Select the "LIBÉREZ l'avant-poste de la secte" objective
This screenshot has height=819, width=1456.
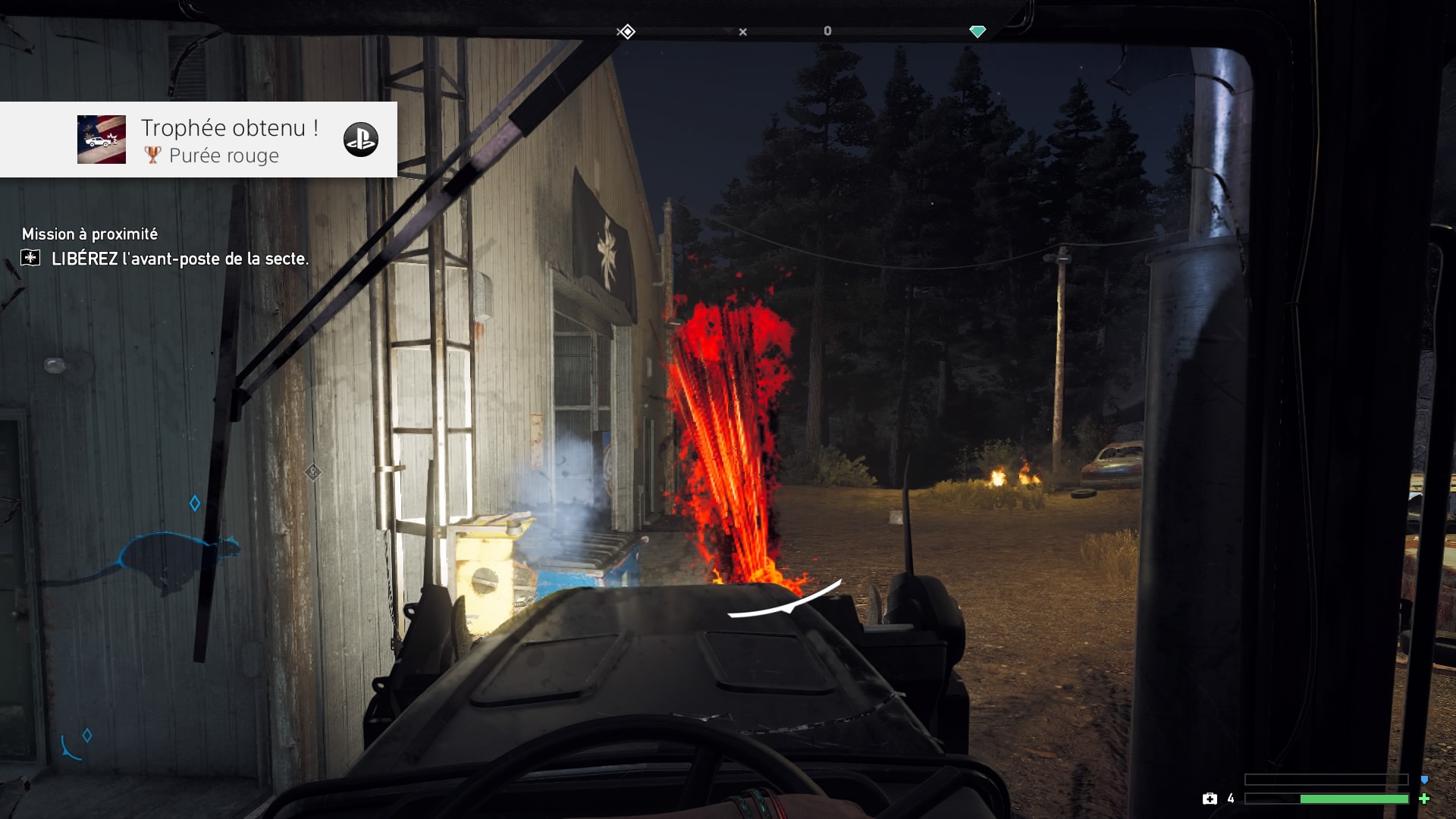pyautogui.click(x=180, y=259)
